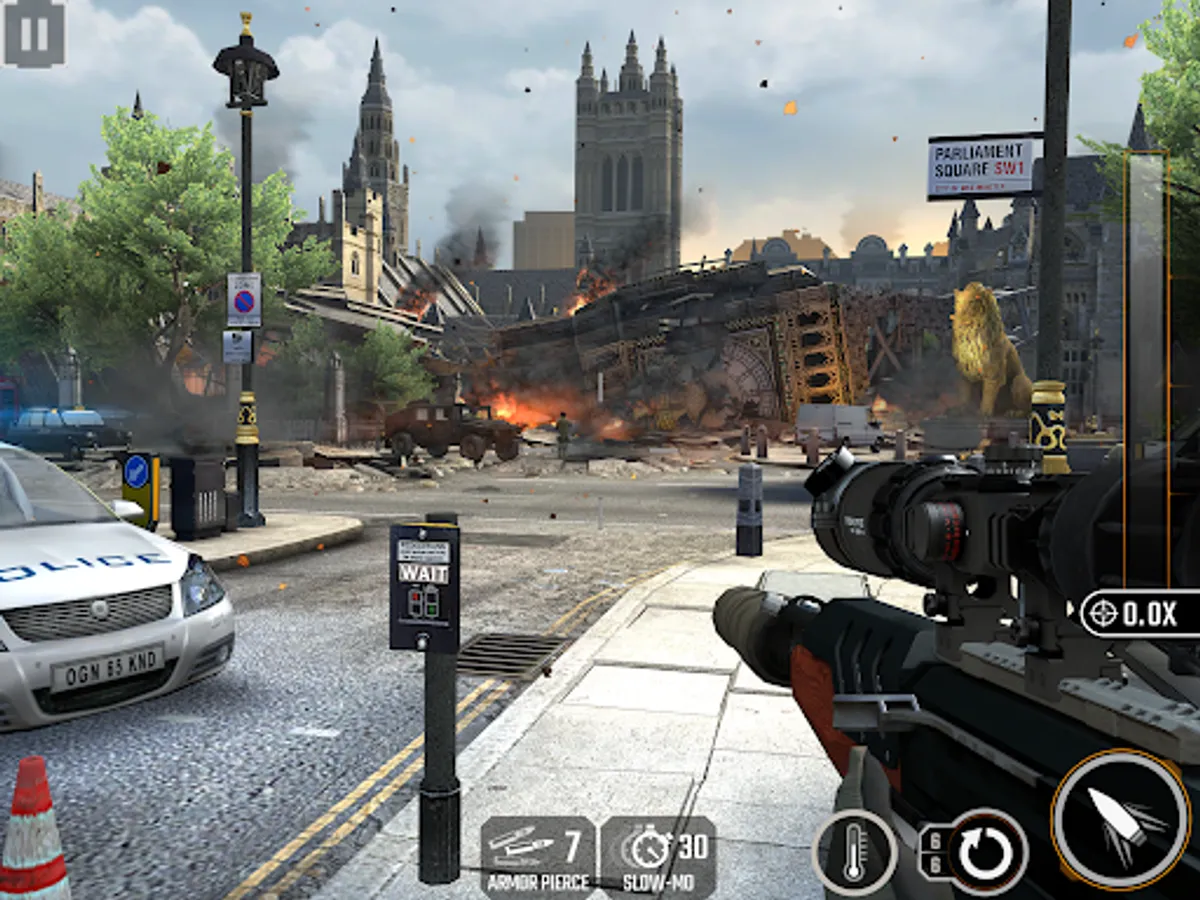Pause the game with the pause button
Viewport: 1200px width, 900px height.
point(34,32)
